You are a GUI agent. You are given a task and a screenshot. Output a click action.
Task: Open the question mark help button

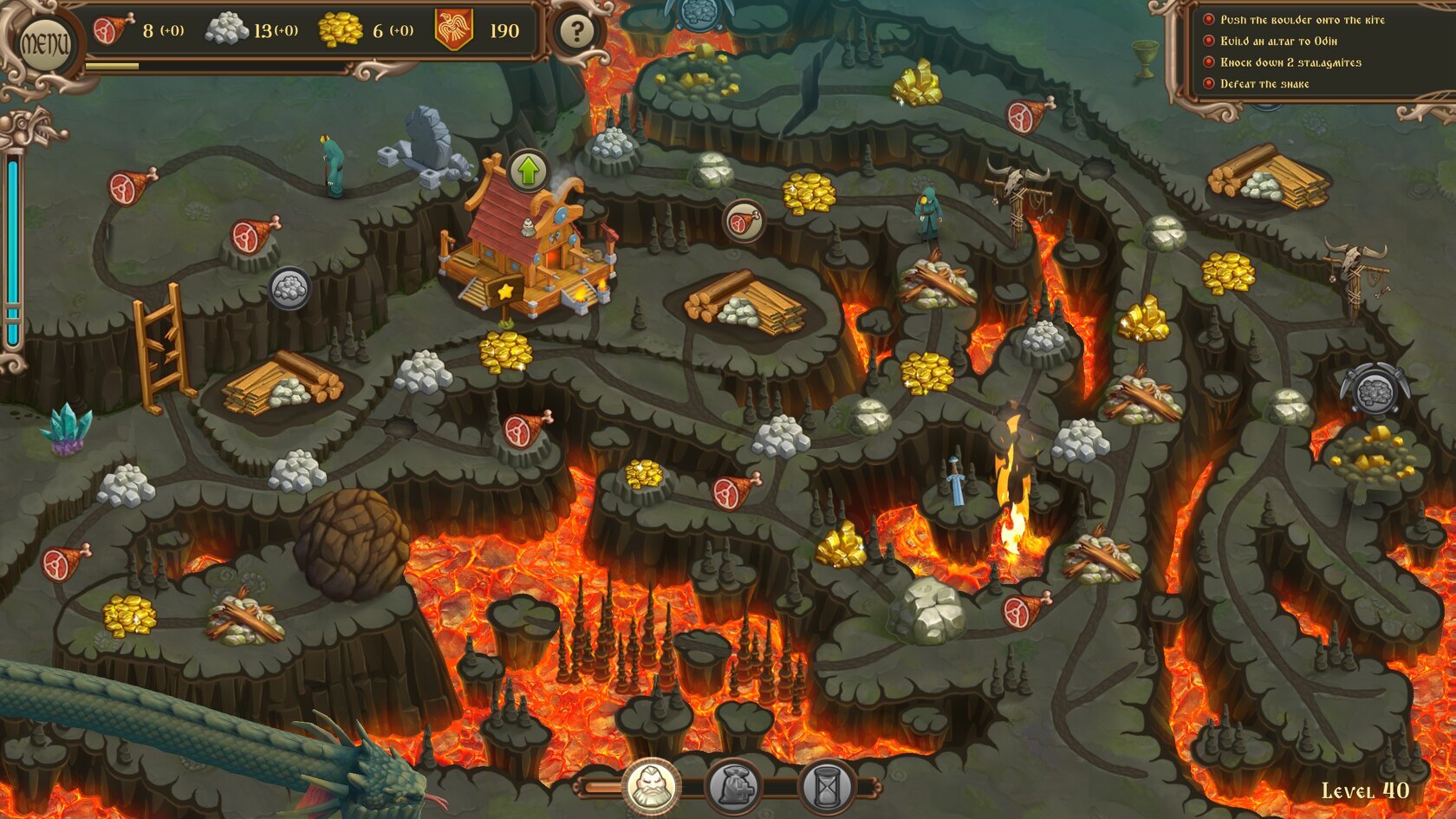click(x=576, y=32)
